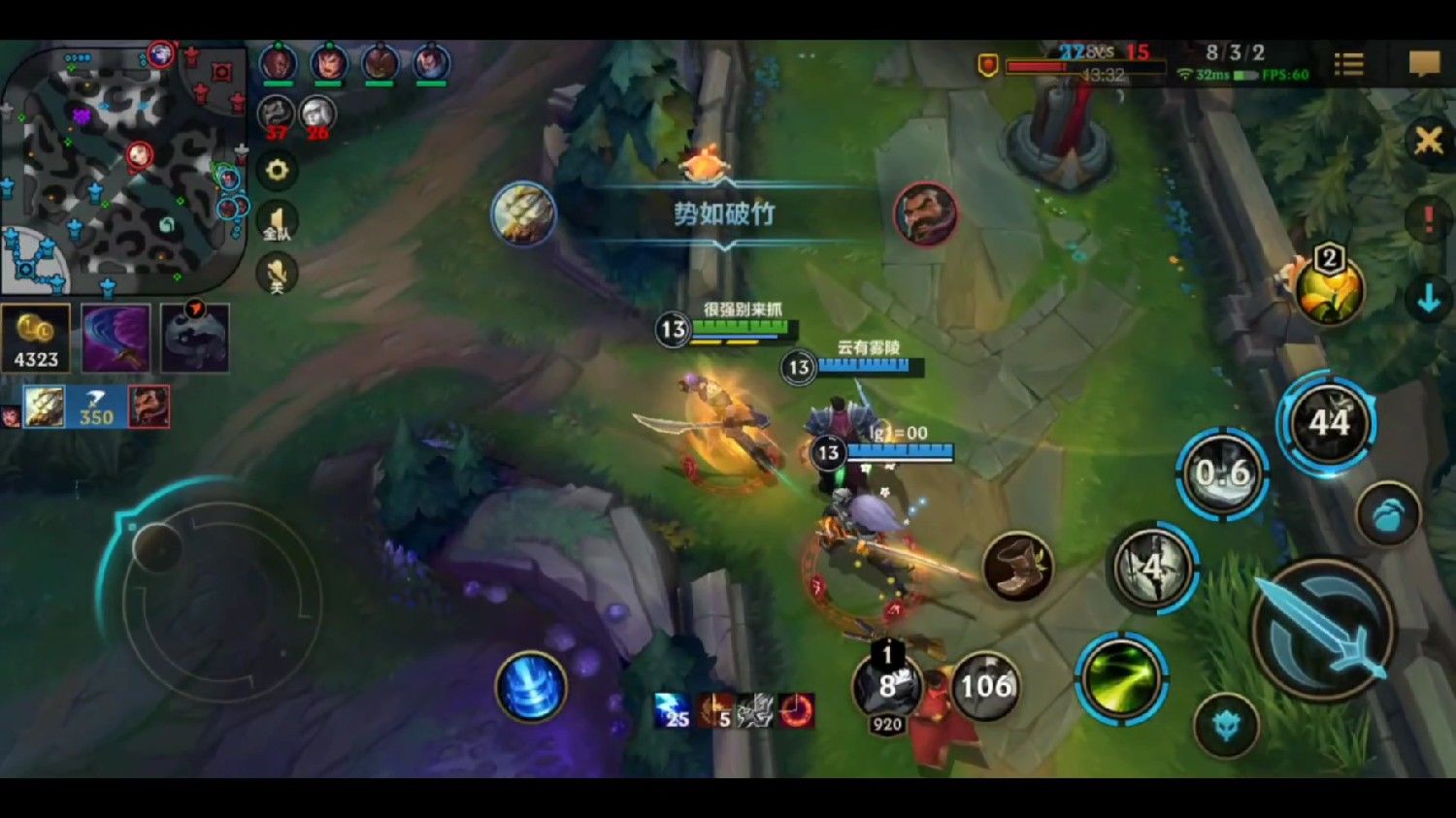Open the shop showing 4323 gold
1456x818 pixels.
pyautogui.click(x=36, y=338)
